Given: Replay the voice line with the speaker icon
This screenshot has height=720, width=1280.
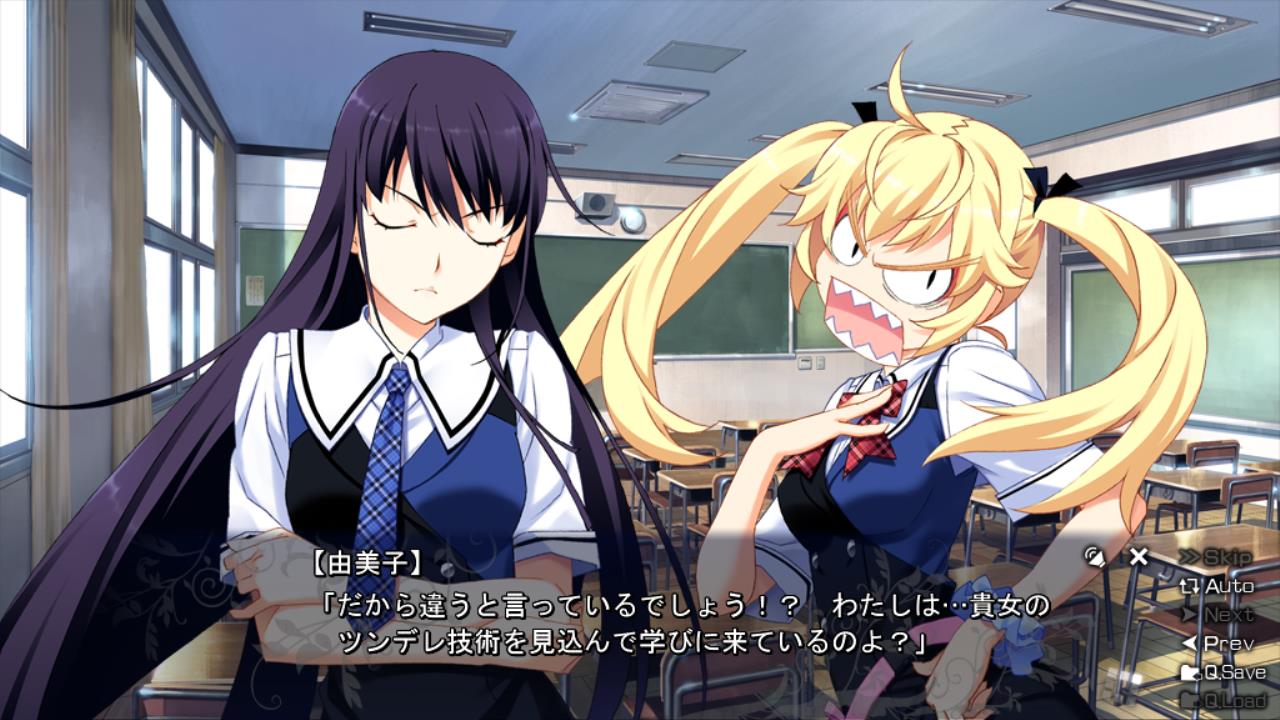Looking at the screenshot, I should point(1096,557).
